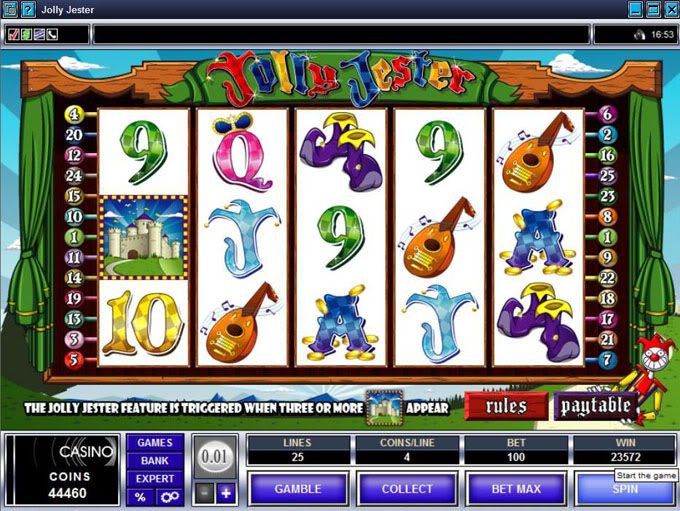Click the BET MAX button
Image resolution: width=680 pixels, height=511 pixels.
(x=516, y=489)
